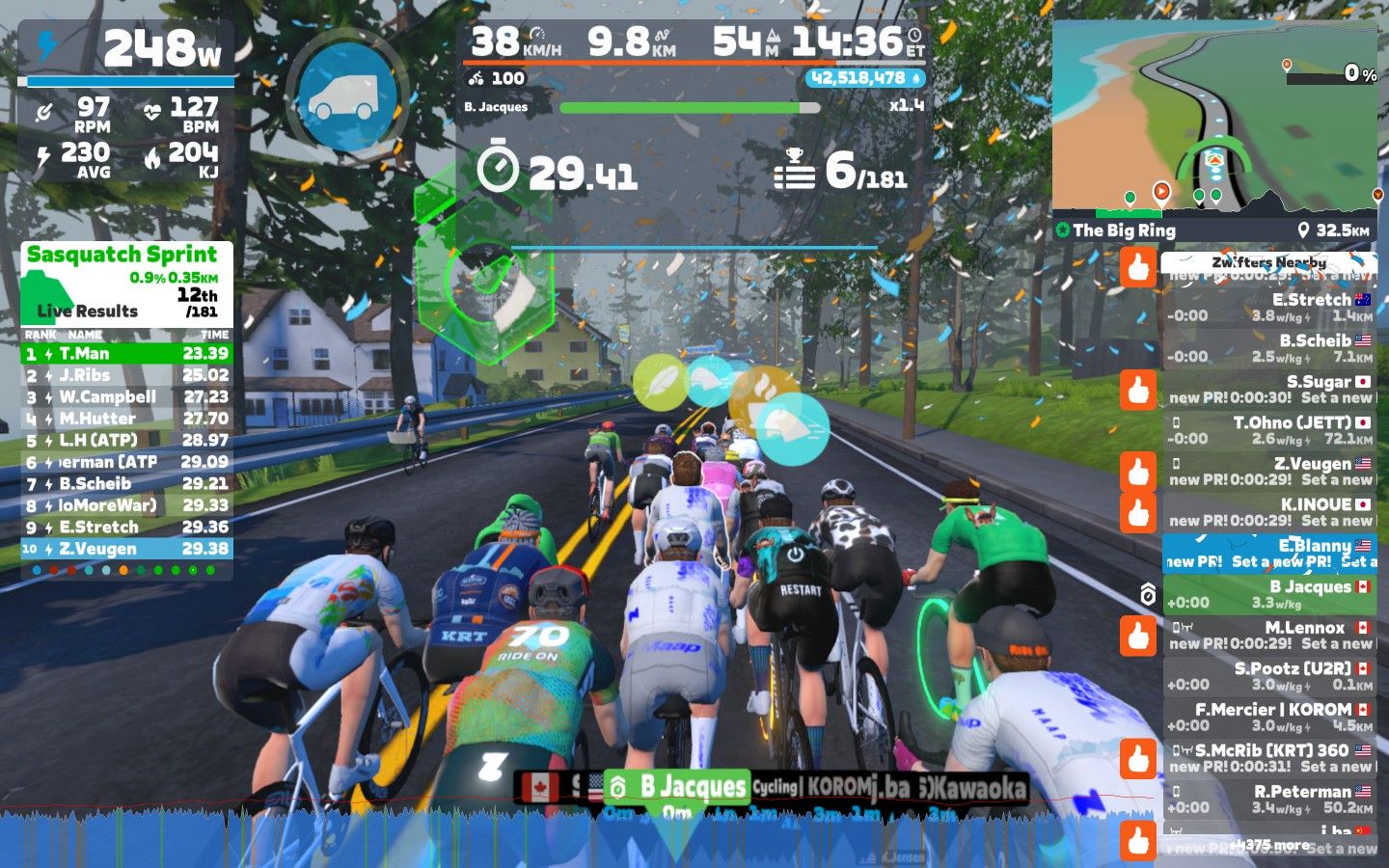The height and width of the screenshot is (868, 1389).
Task: Select L.H (ATP) sprint result entry
Action: click(x=126, y=441)
